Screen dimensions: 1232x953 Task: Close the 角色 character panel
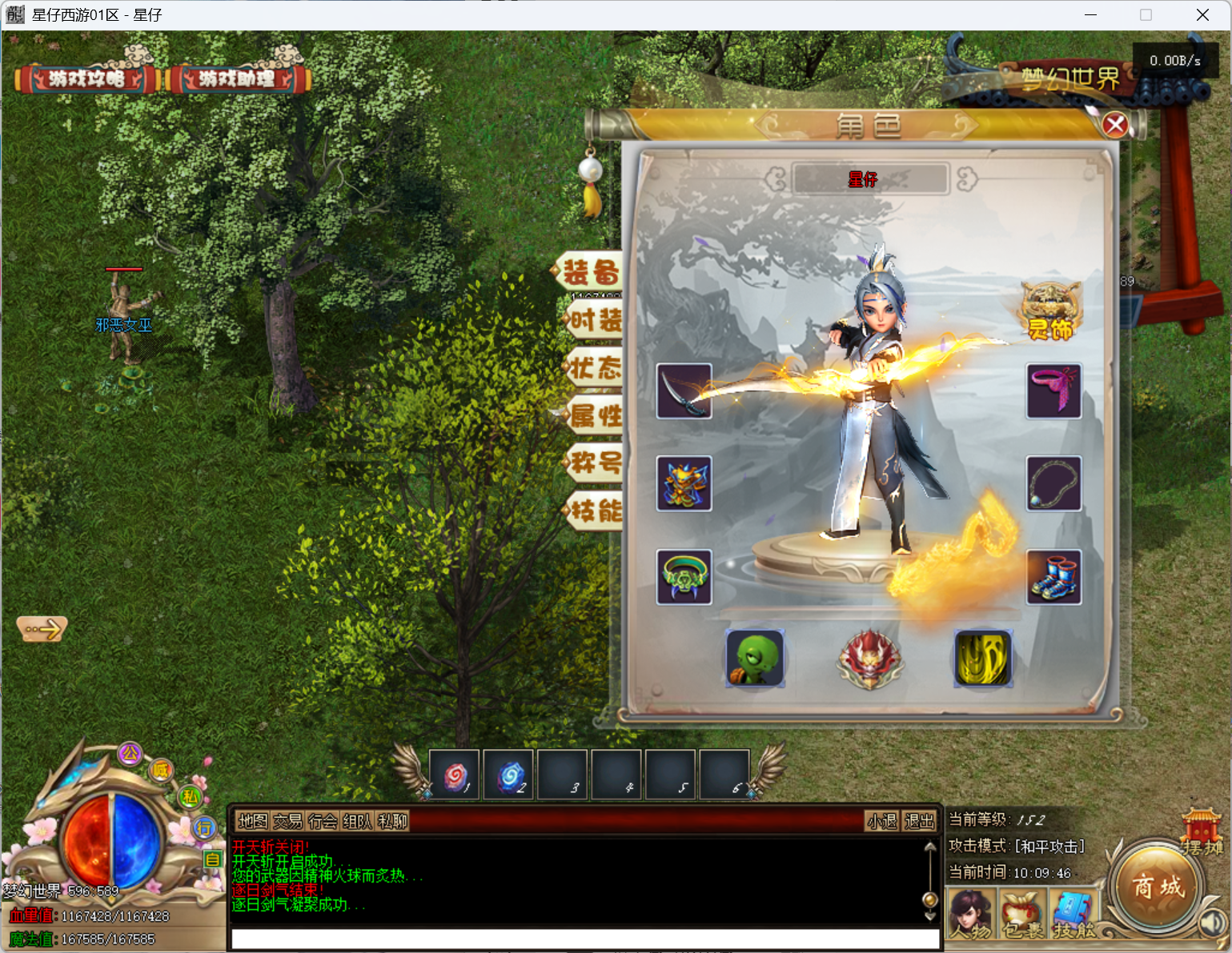[x=1115, y=125]
